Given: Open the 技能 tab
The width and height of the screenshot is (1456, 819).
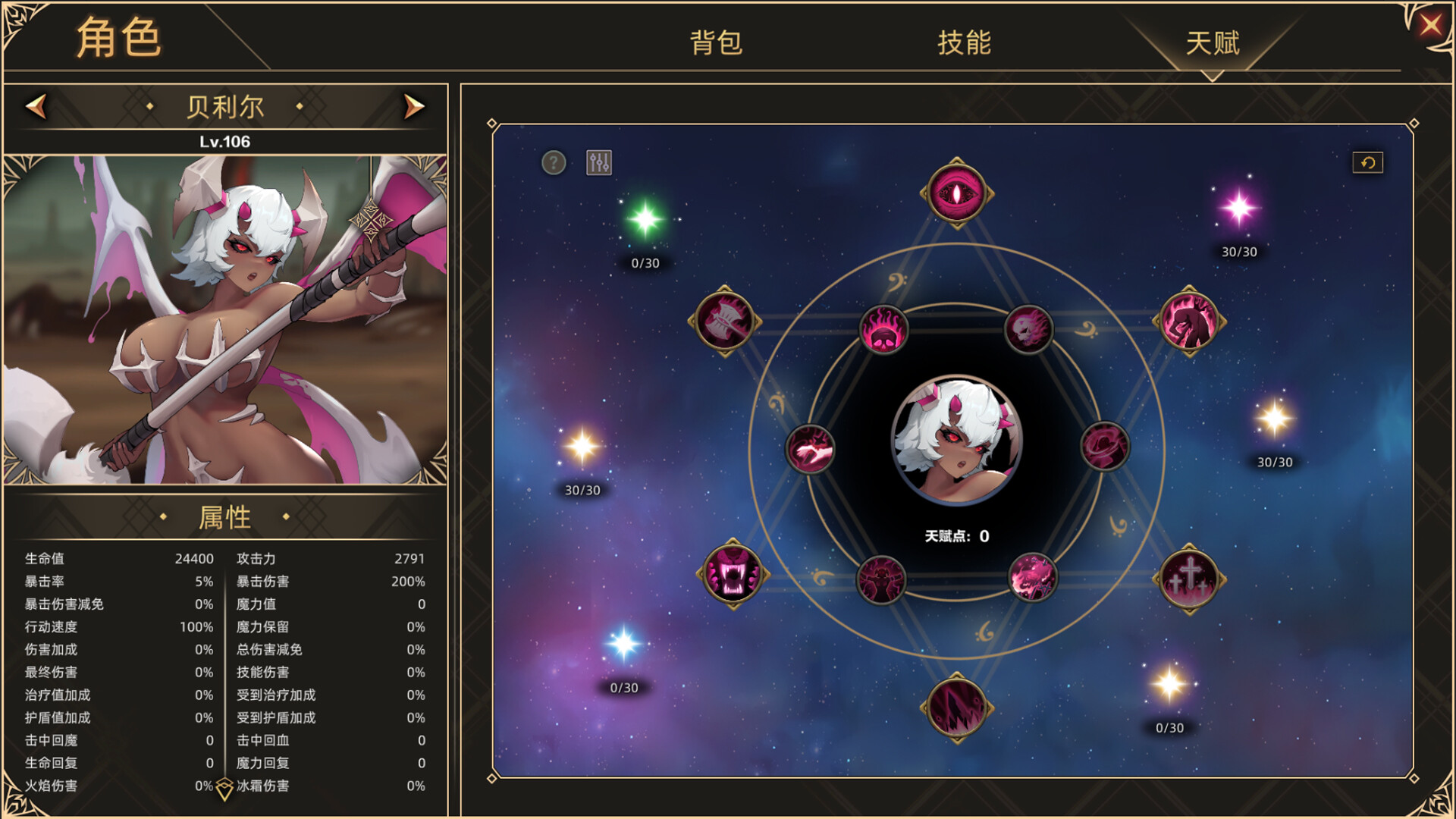Looking at the screenshot, I should pos(963,45).
